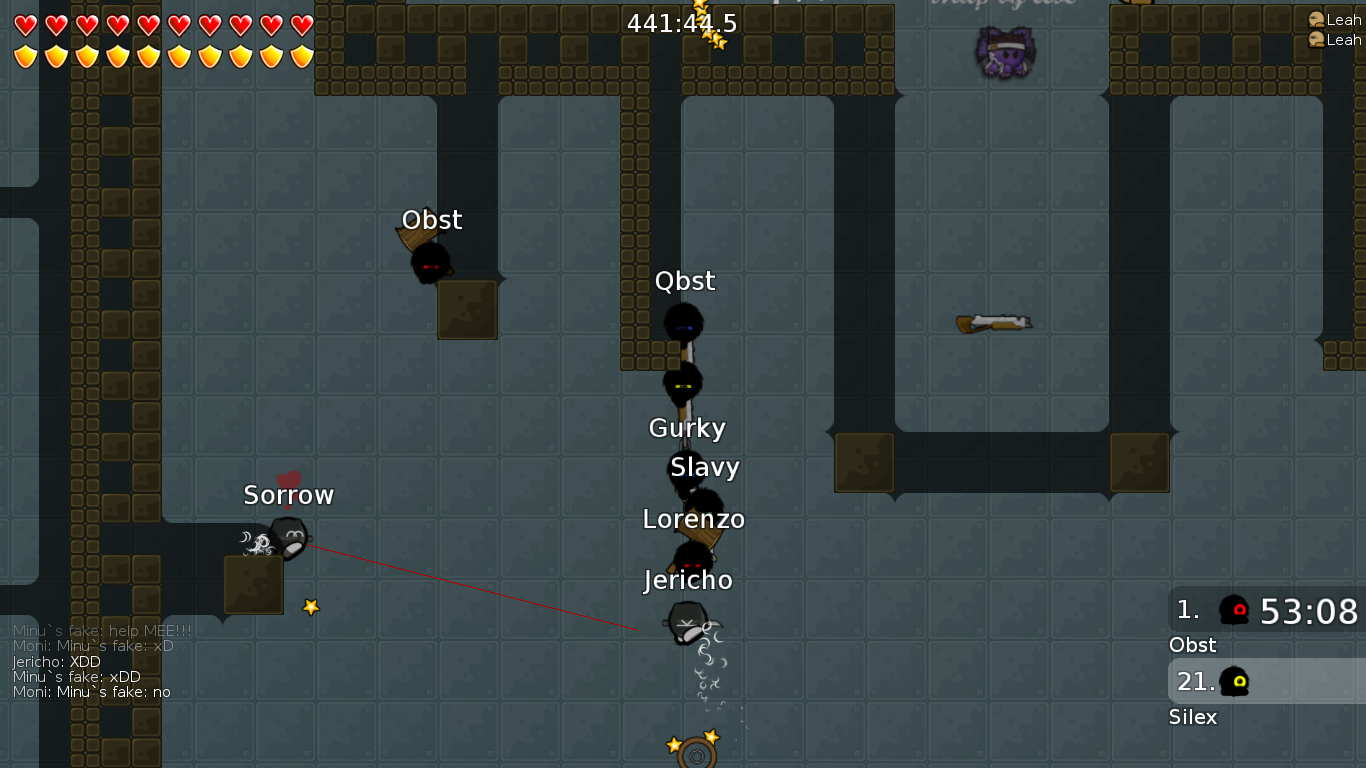The image size is (1366, 768).
Task: Click the red-eyed tee icon on rank 1 row
Action: point(1236,608)
